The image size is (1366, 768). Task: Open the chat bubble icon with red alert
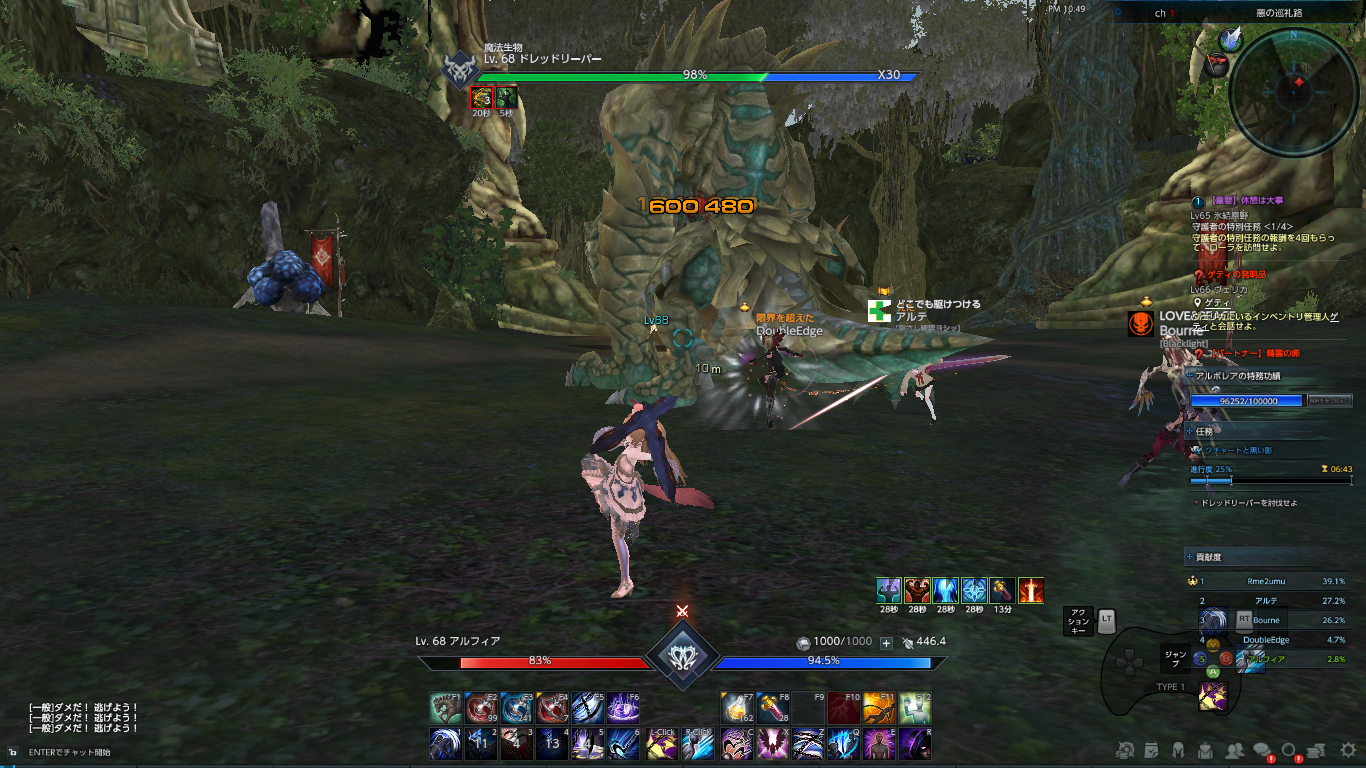click(x=1261, y=748)
